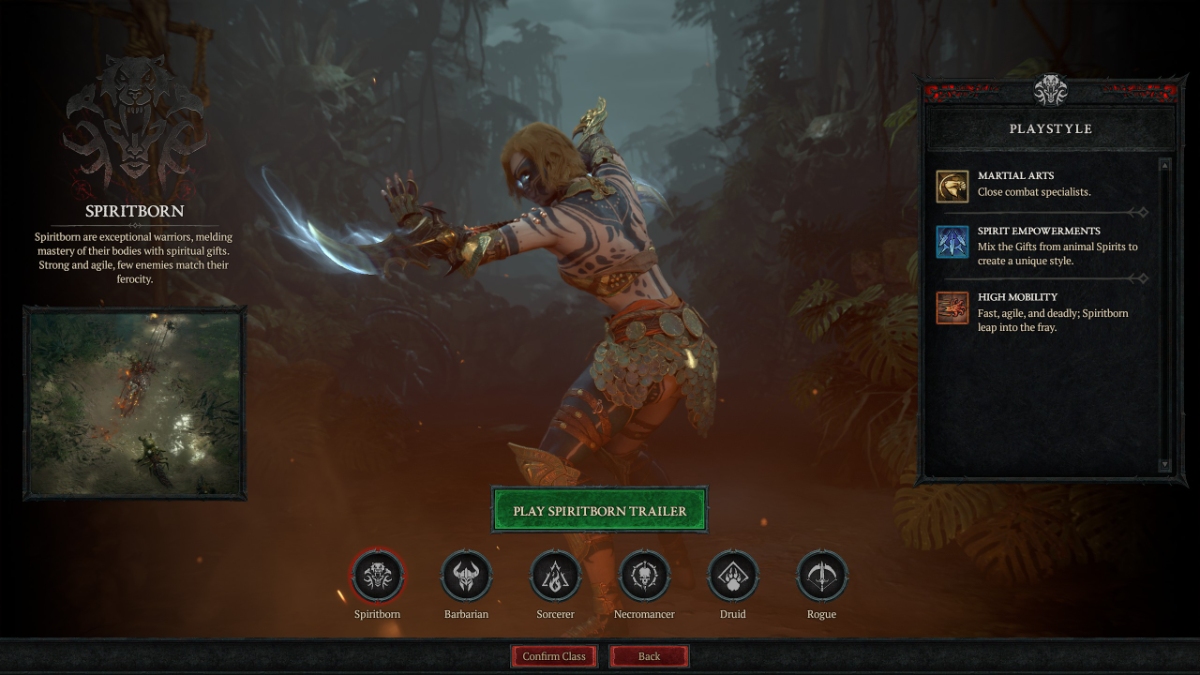This screenshot has height=675, width=1200.
Task: Click the Playstyle panel's scroll-up arrow
Action: (1164, 164)
